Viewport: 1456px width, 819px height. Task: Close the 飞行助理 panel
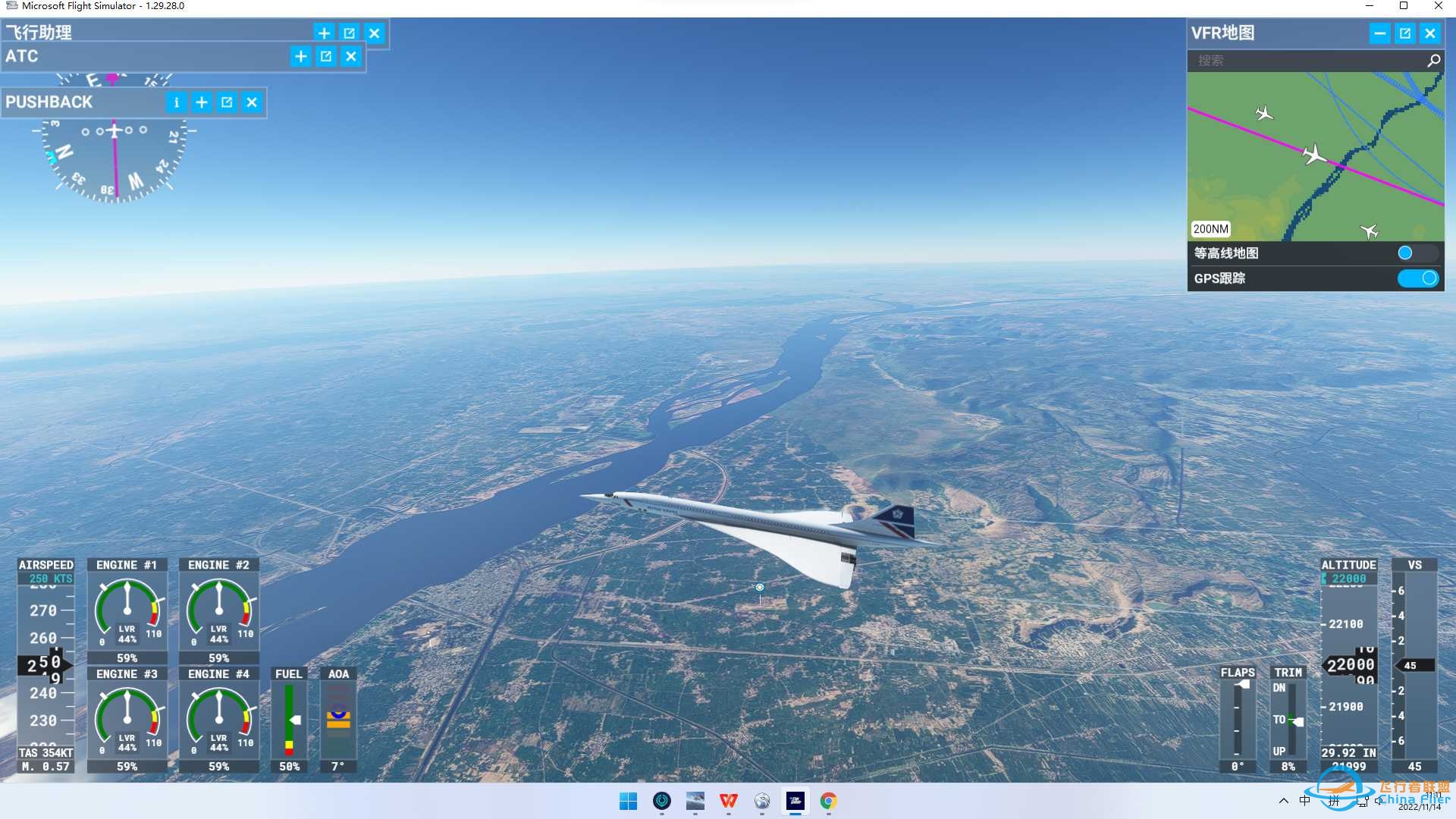[375, 33]
